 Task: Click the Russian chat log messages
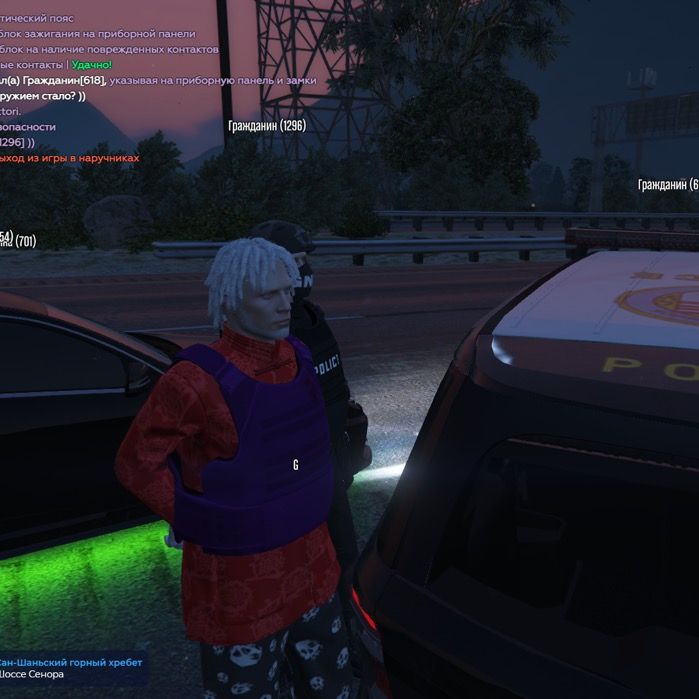(150, 87)
